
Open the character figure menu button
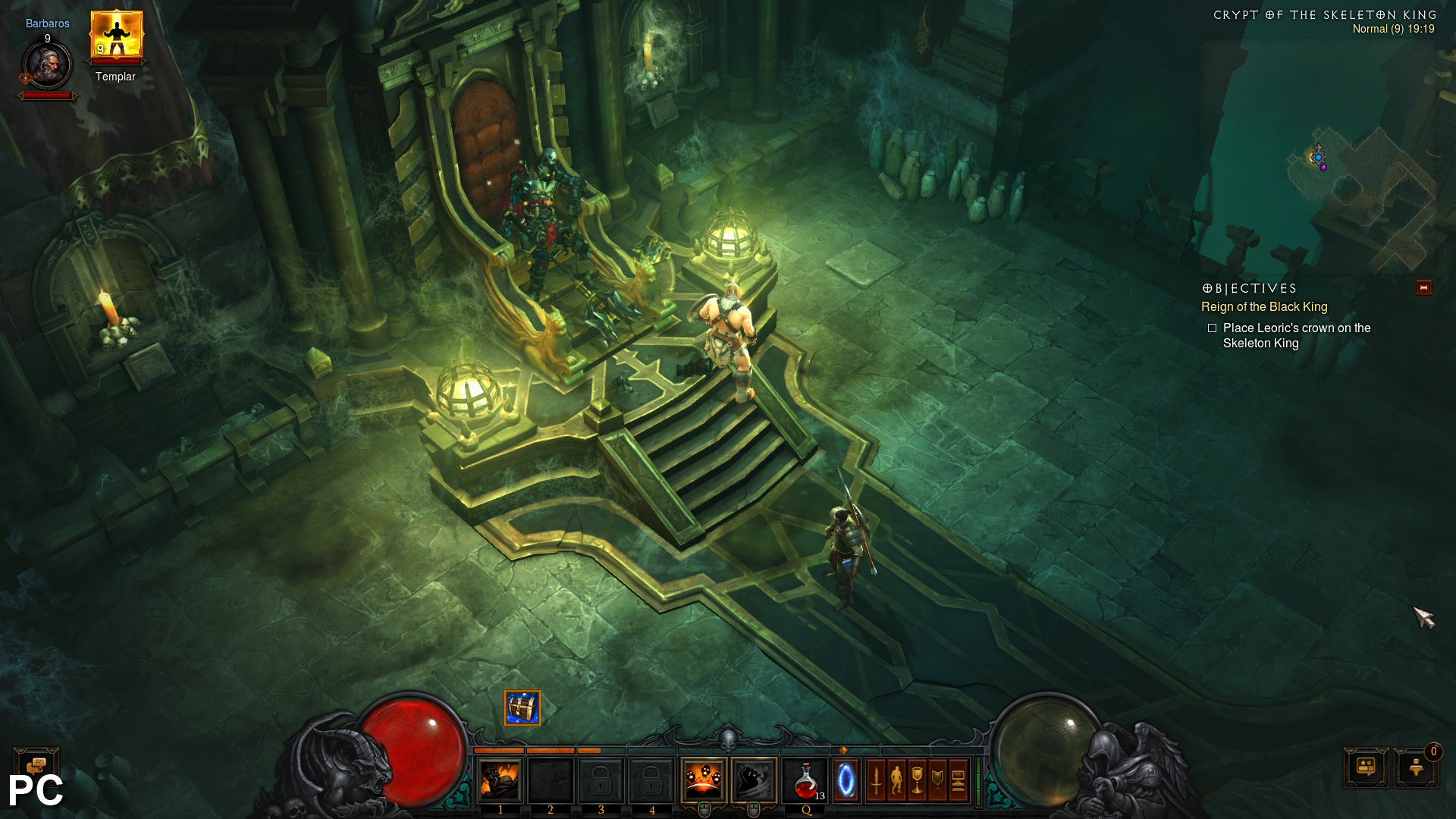coord(896,780)
